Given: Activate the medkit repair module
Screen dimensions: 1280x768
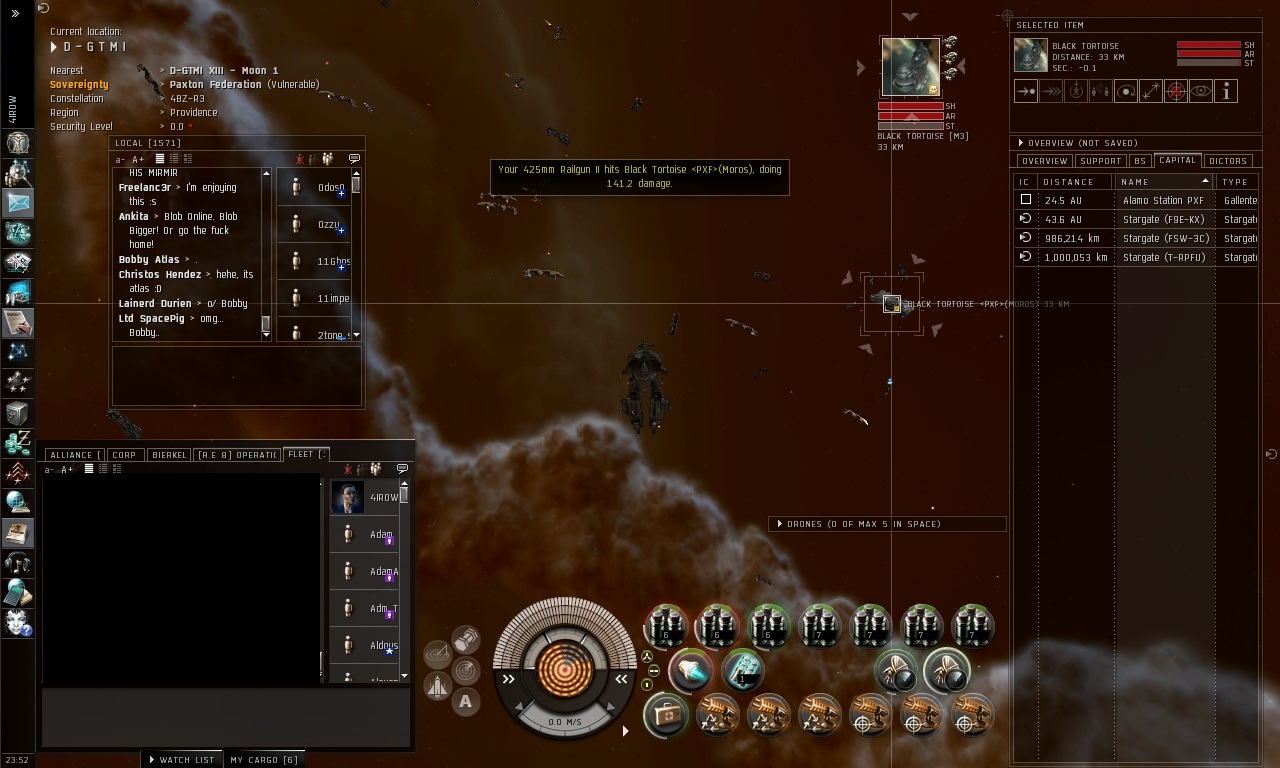Looking at the screenshot, I should tap(665, 715).
